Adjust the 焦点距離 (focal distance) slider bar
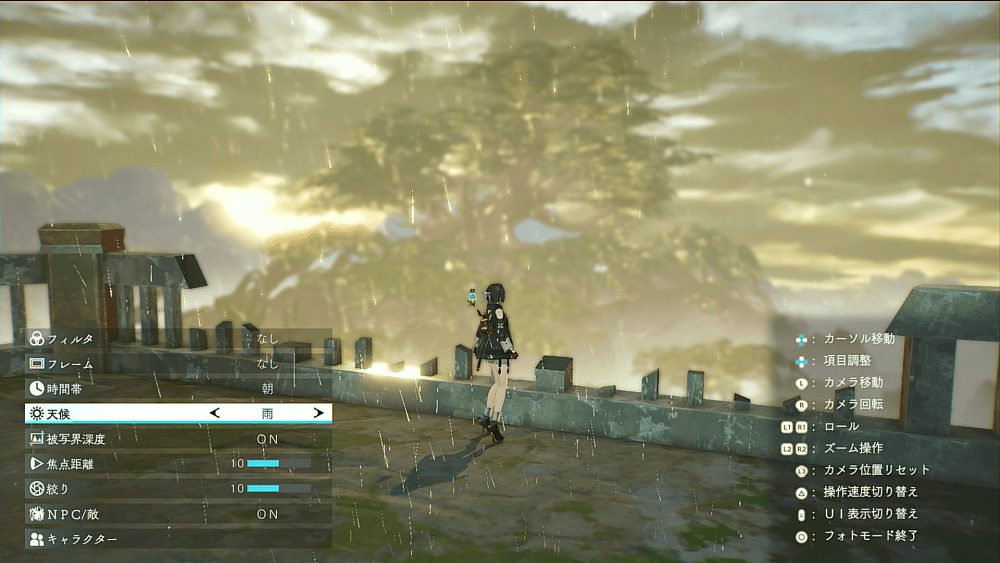Image resolution: width=1000 pixels, height=563 pixels. tap(279, 464)
